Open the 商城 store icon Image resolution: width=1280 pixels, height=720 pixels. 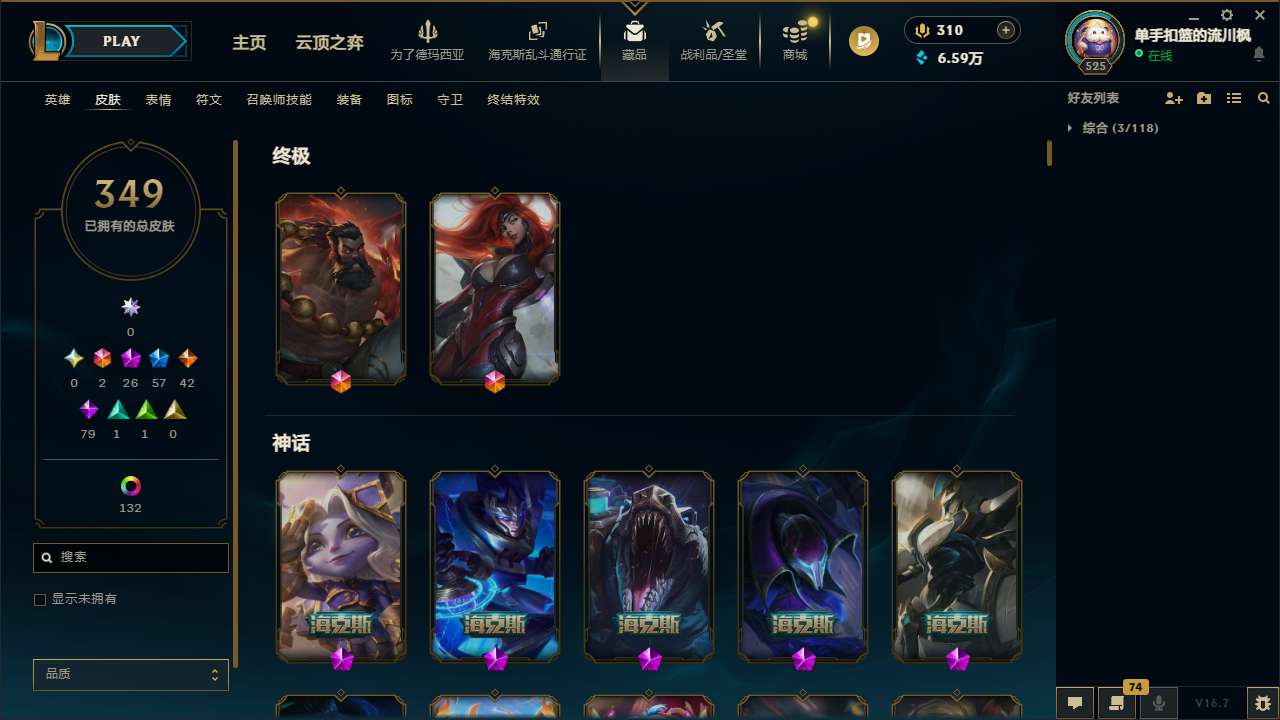pyautogui.click(x=794, y=40)
